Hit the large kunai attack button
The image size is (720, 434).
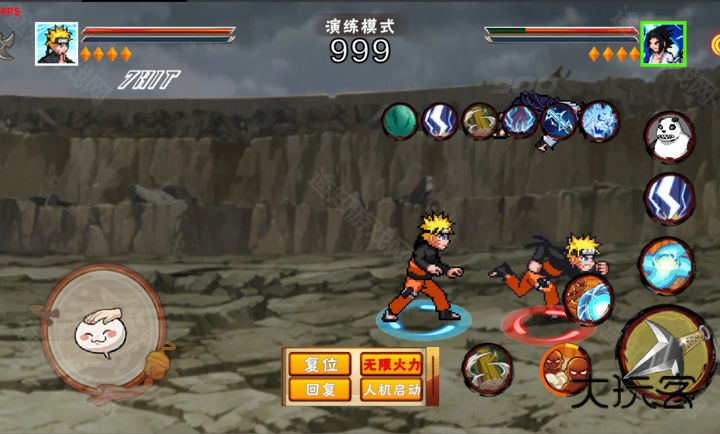click(x=668, y=357)
